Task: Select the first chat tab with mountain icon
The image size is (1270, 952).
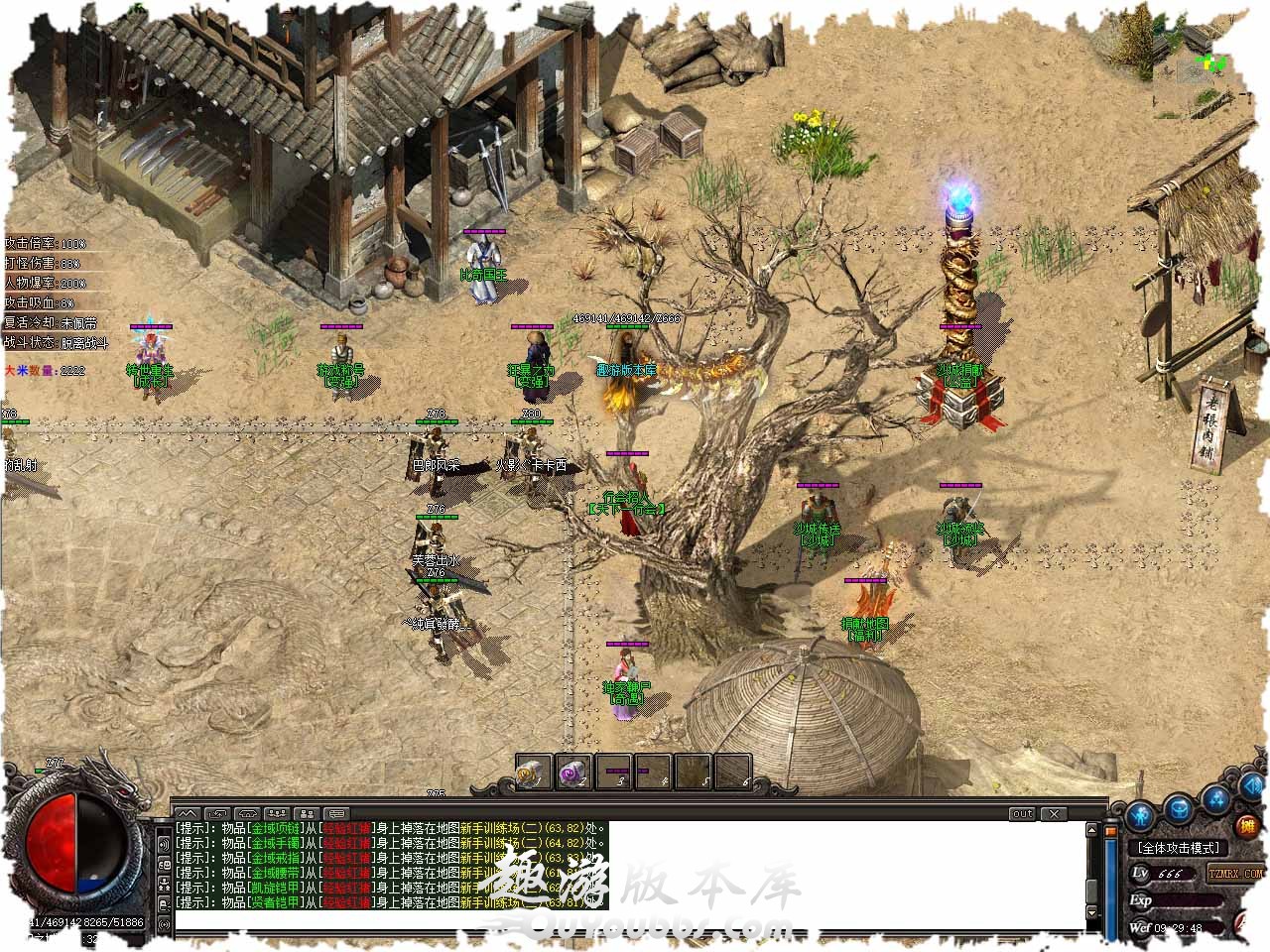Action: 187,814
